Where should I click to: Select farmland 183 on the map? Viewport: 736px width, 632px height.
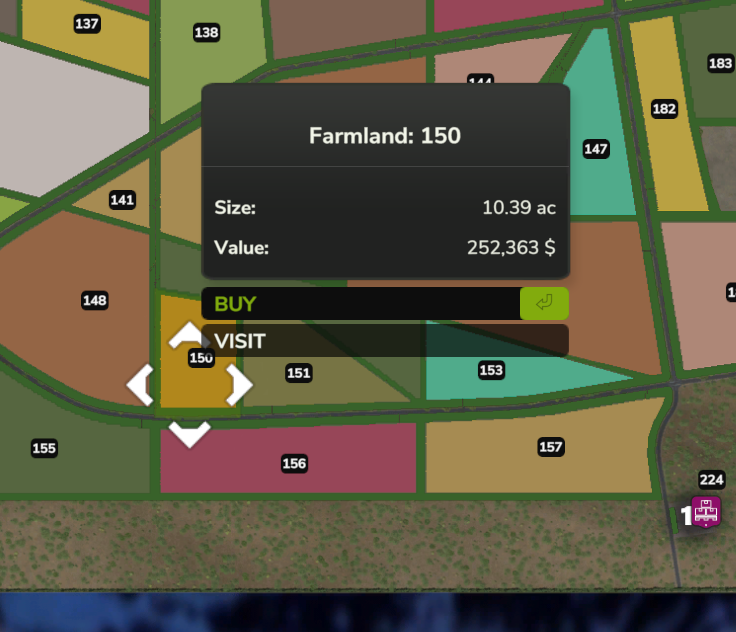[x=720, y=63]
